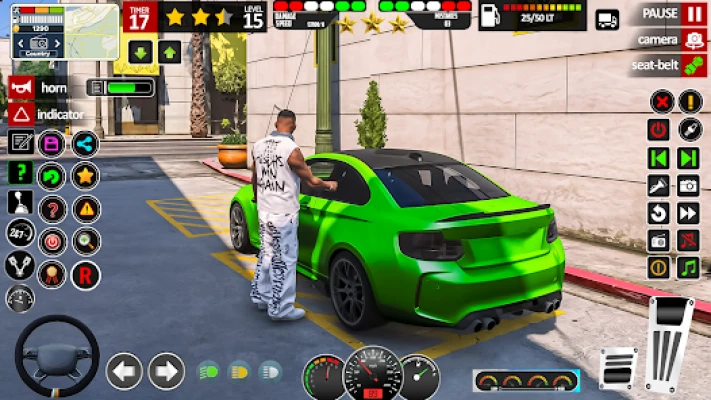Viewport: 711px width, 400px height.
Task: Tap the yellow warning triangle icon
Action: tap(85, 208)
